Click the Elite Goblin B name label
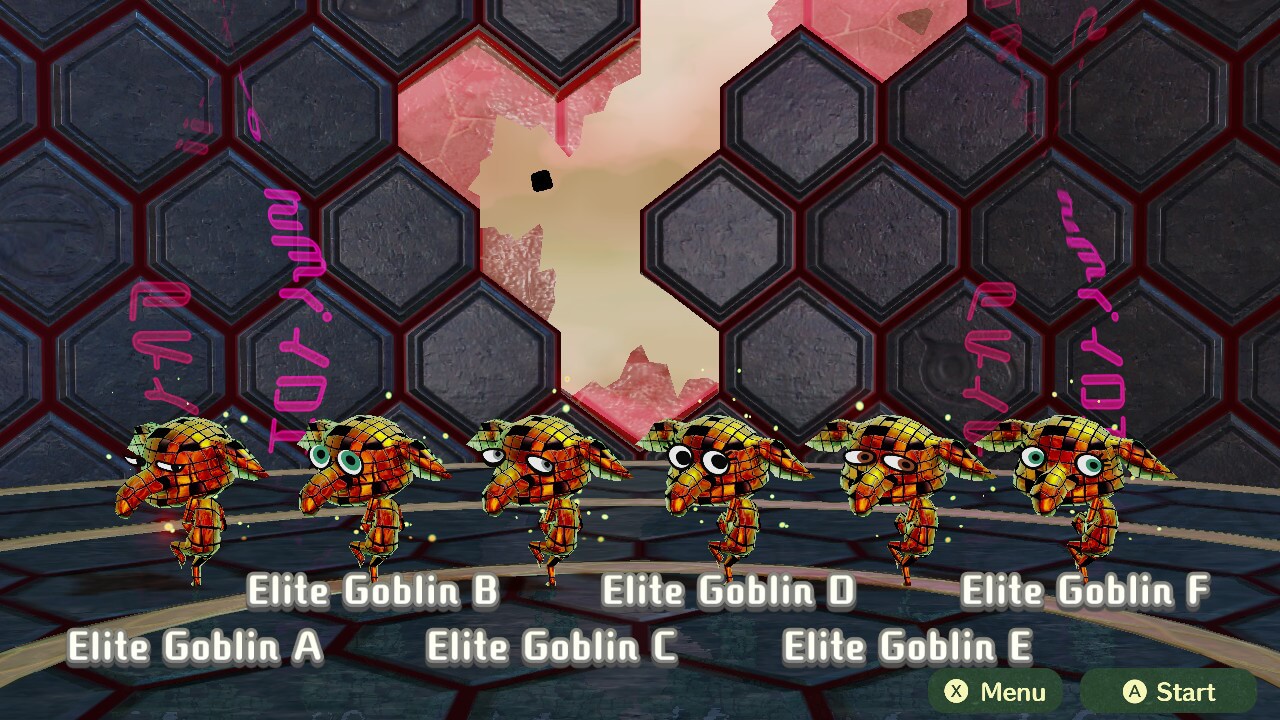Viewport: 1280px width, 720px height. [372, 591]
